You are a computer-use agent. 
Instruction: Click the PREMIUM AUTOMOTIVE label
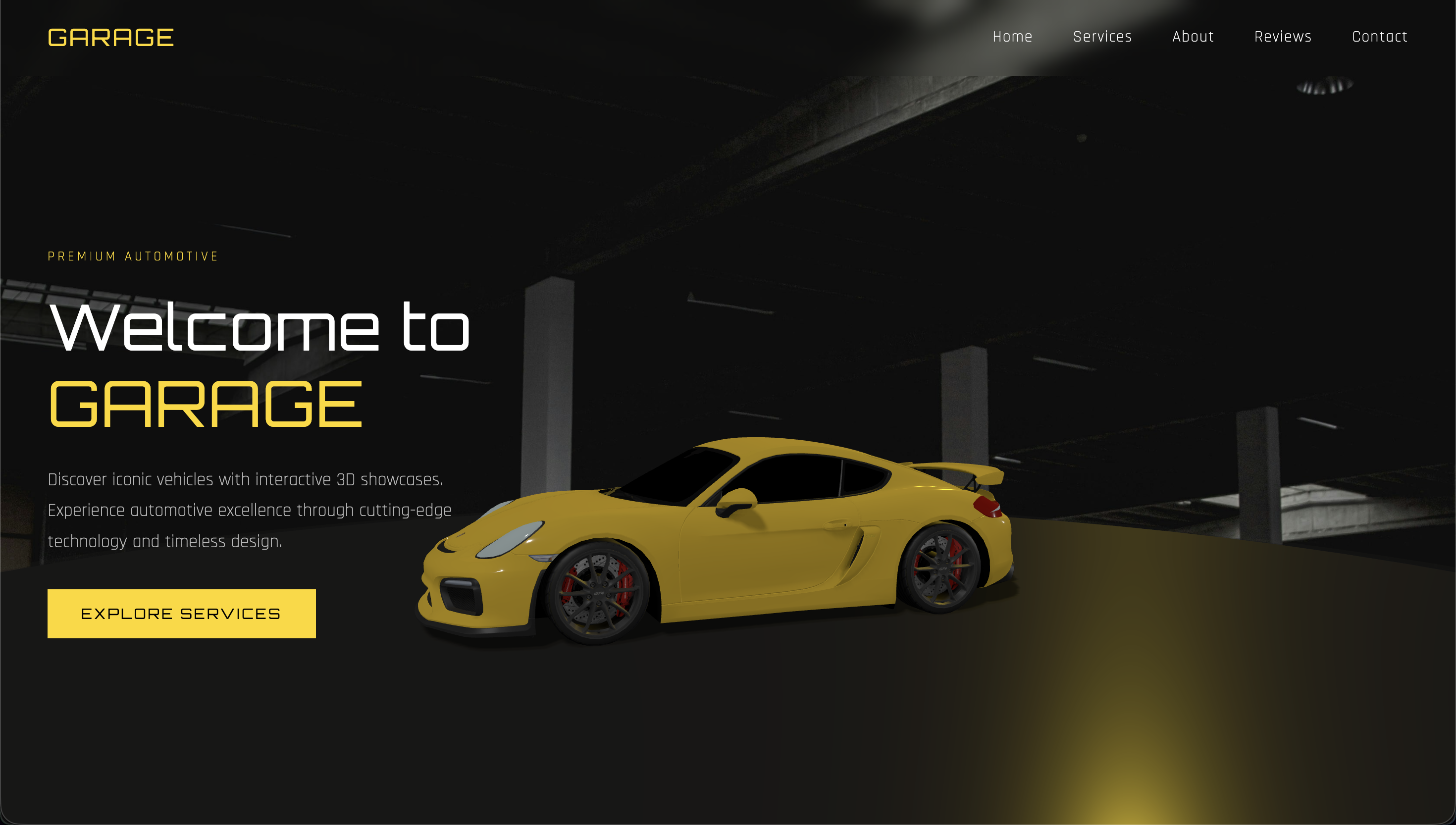click(133, 256)
